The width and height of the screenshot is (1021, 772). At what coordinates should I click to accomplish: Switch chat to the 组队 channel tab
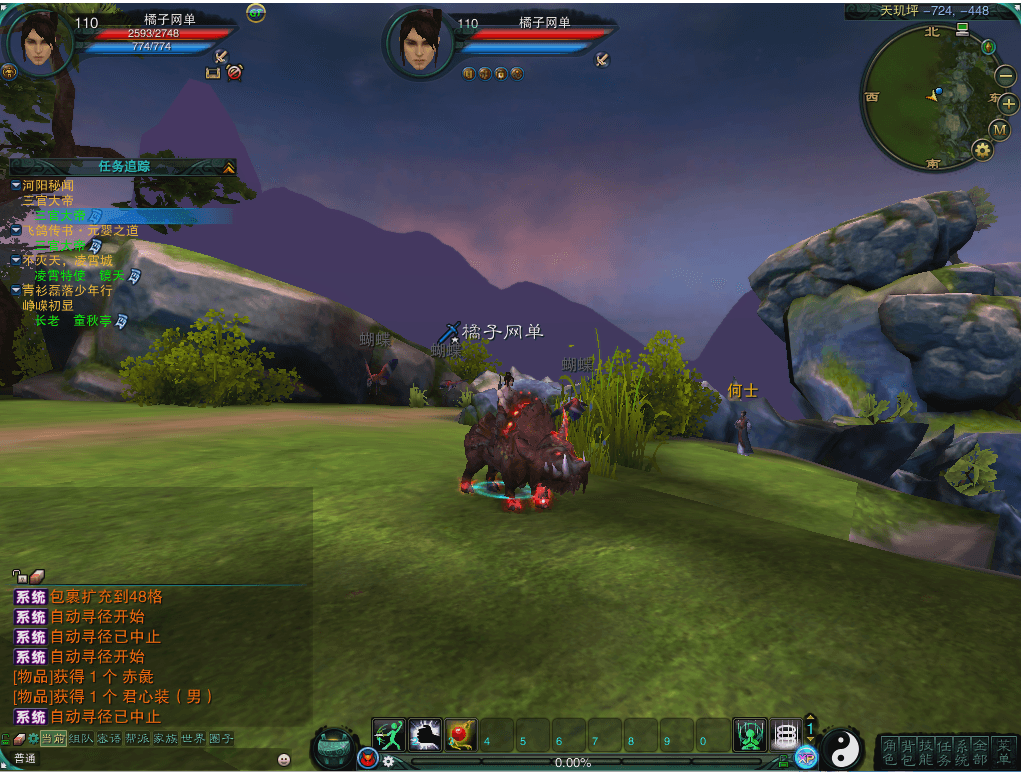(x=80, y=738)
